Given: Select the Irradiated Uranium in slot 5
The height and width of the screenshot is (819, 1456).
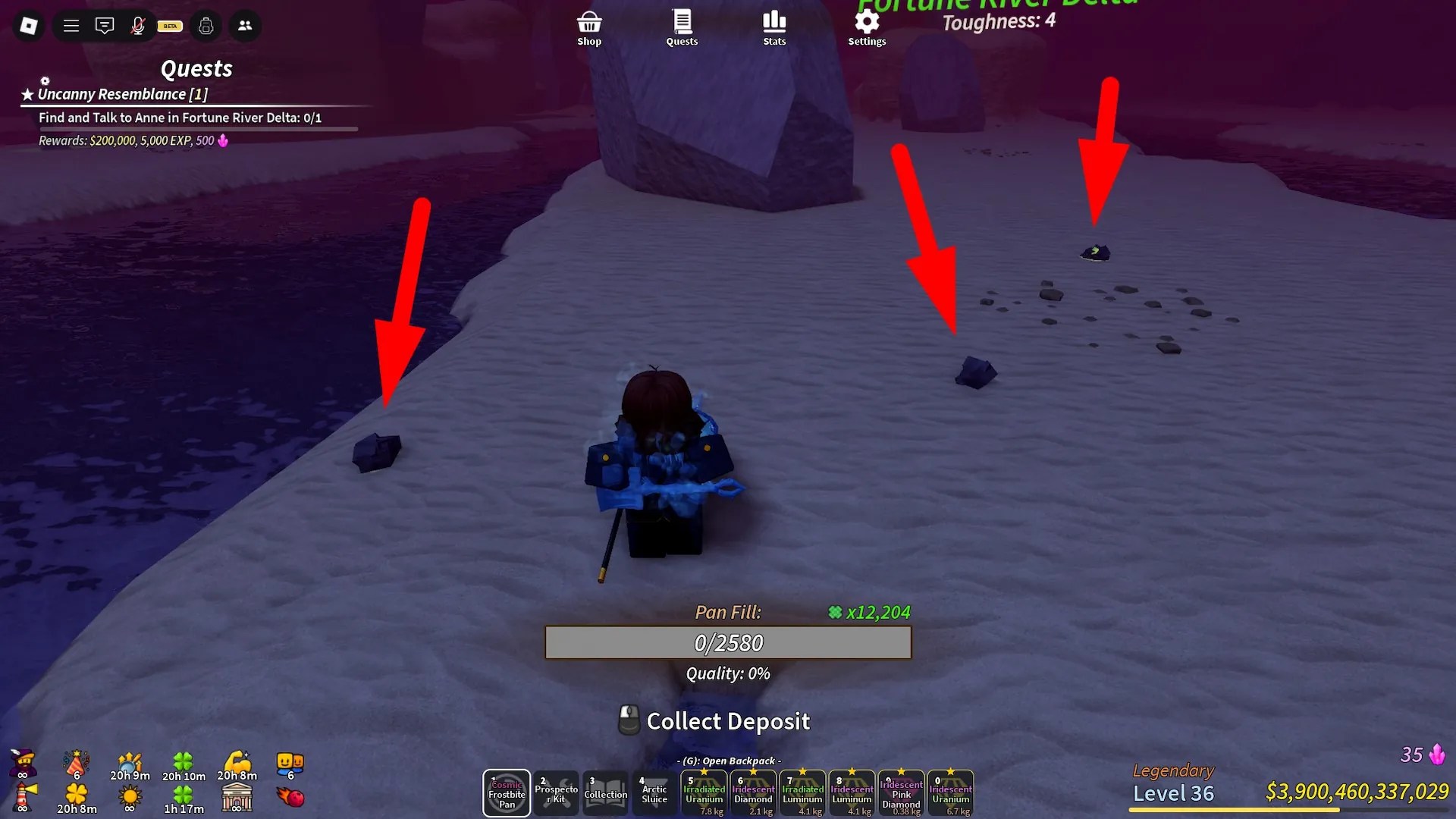Looking at the screenshot, I should pos(704,793).
